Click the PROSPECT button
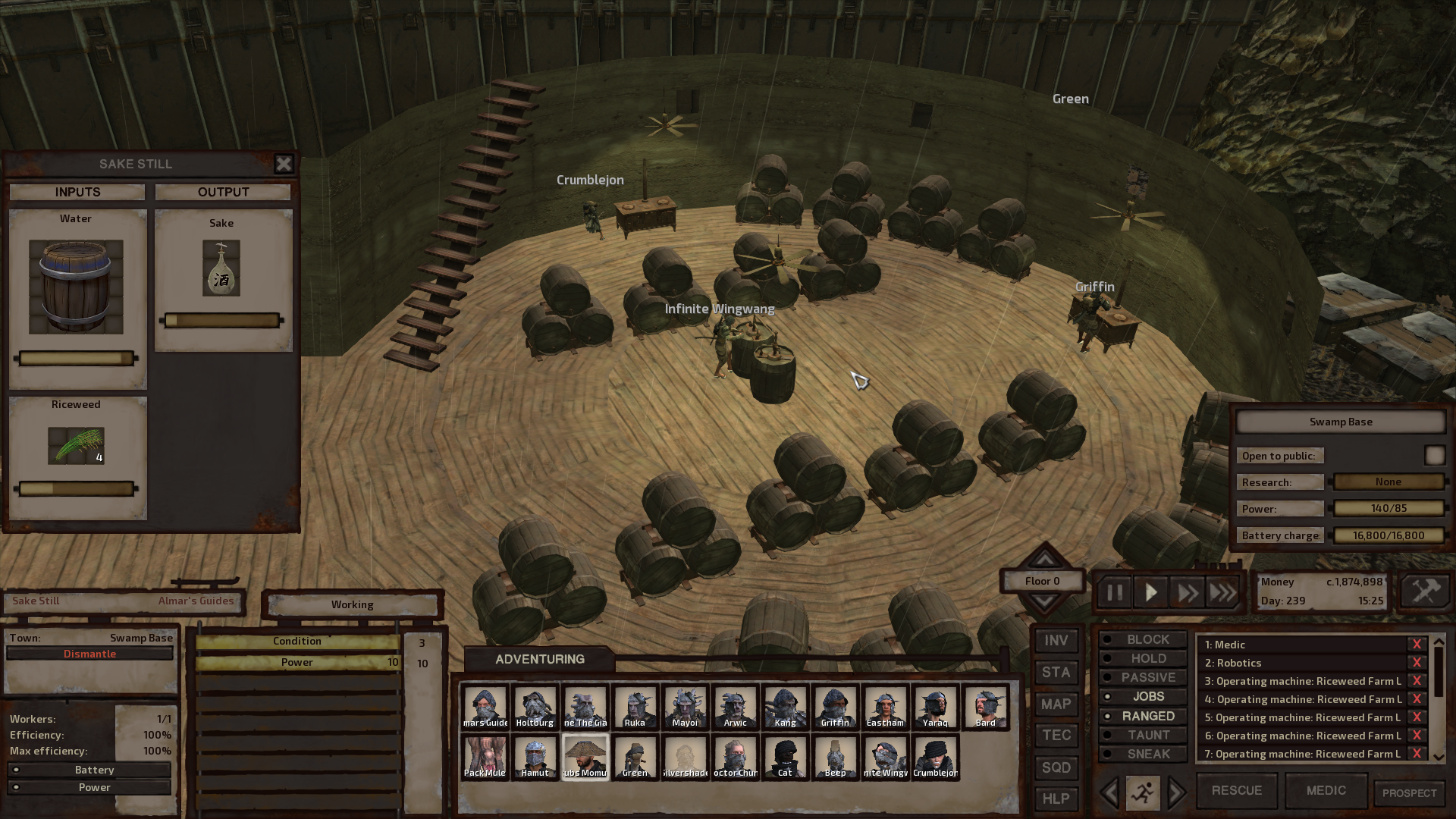The height and width of the screenshot is (819, 1456). point(1409,792)
